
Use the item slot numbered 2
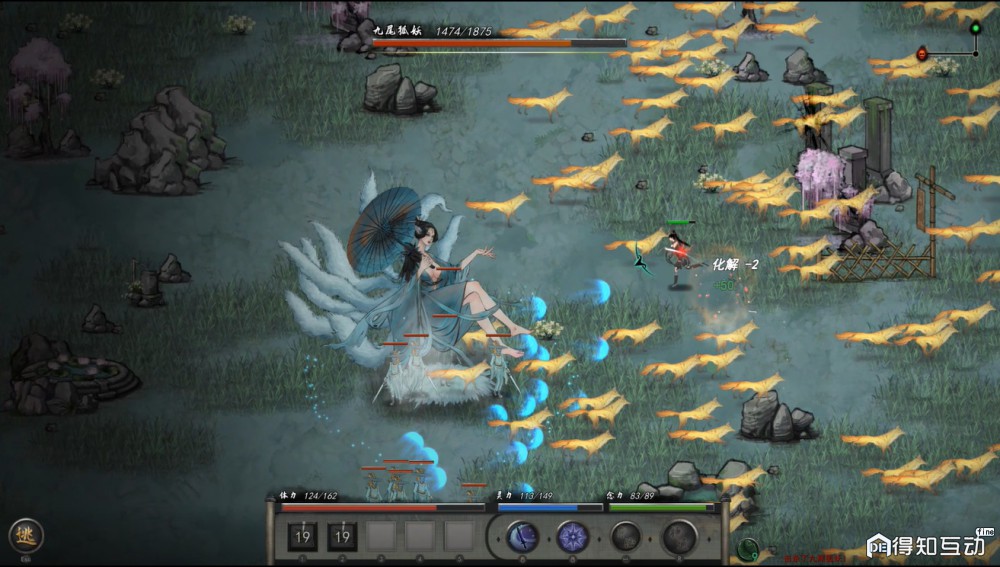point(342,537)
